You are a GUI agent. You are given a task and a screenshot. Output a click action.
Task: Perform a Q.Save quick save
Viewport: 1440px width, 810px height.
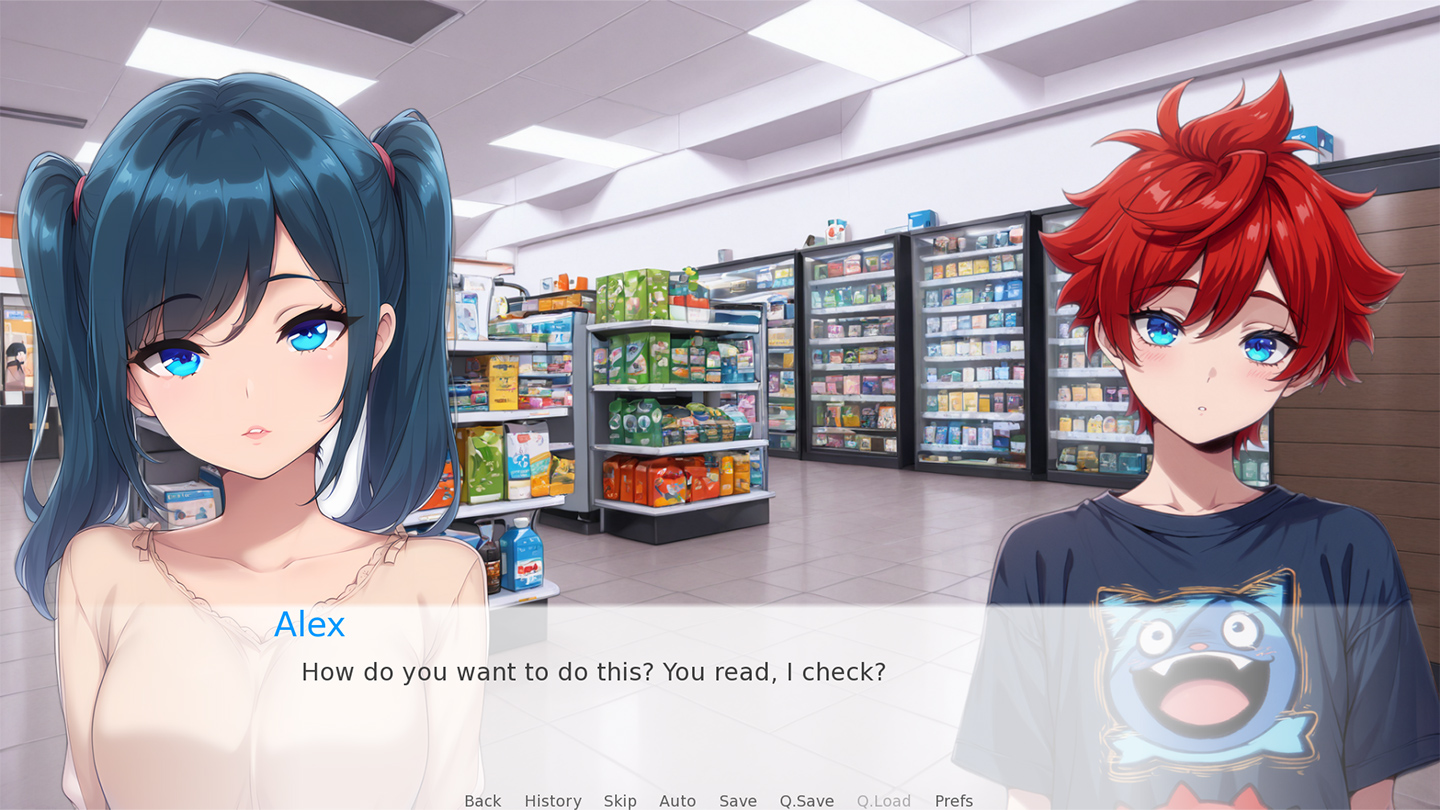point(805,800)
